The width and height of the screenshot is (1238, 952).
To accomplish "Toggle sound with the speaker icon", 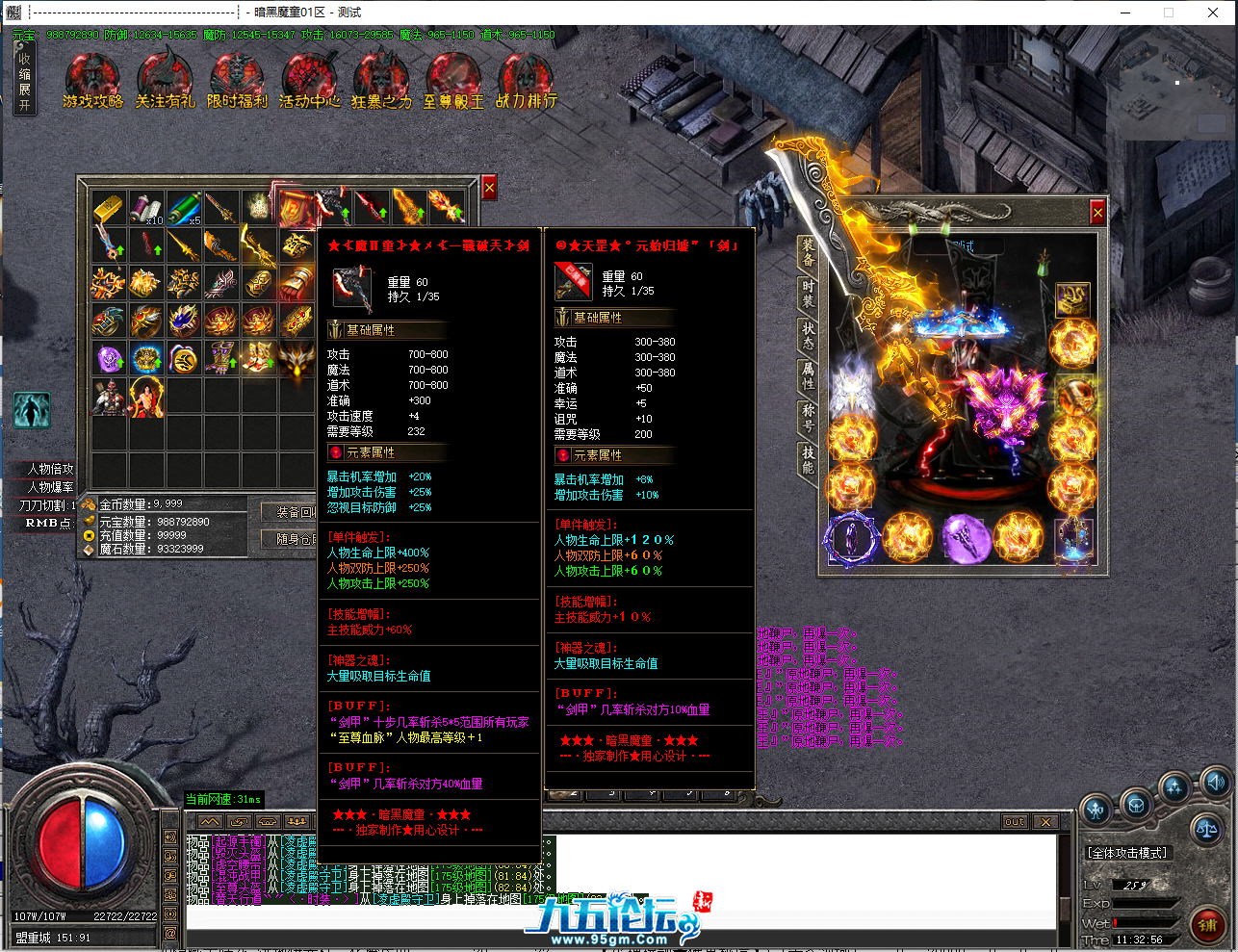I will coord(1216,782).
